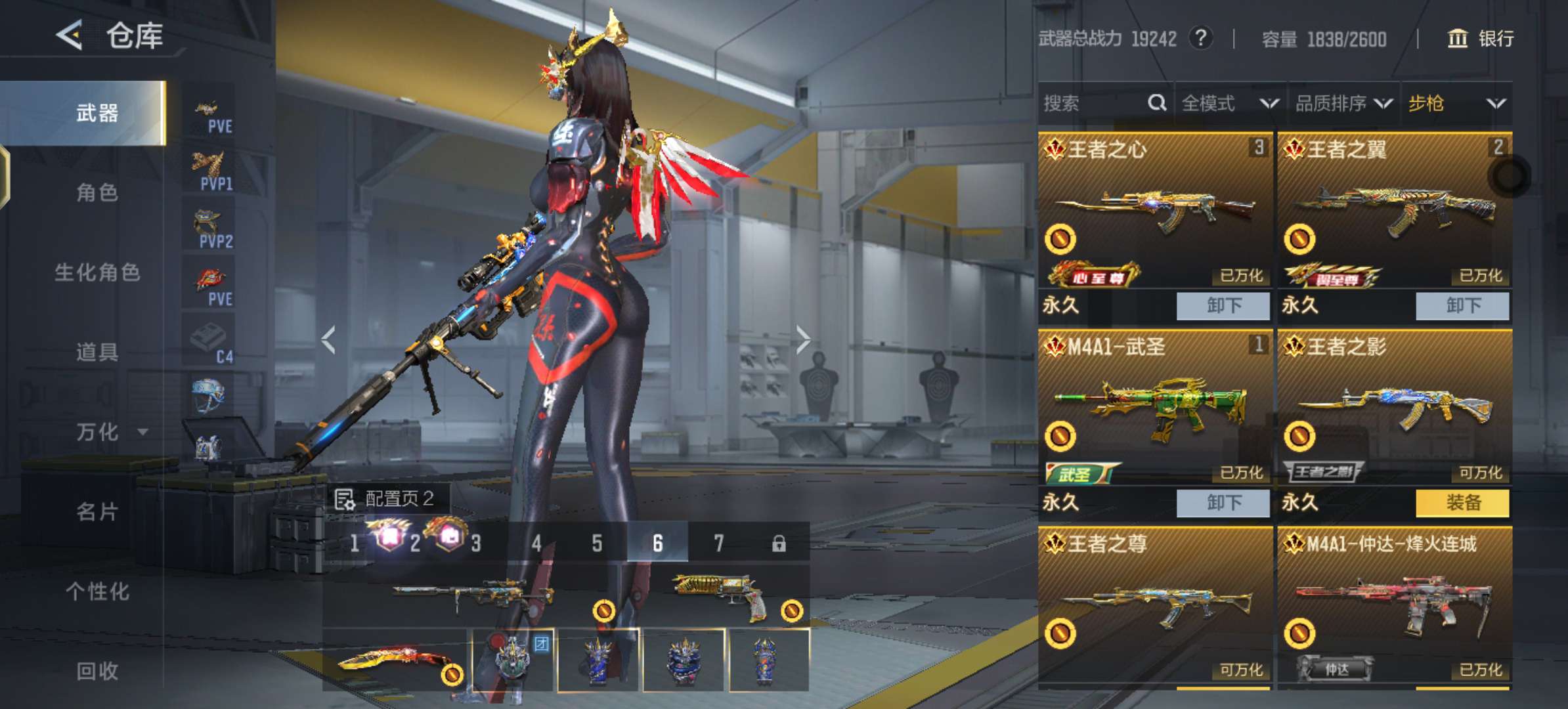1568x709 pixels.
Task: Switch to loadout slot 4
Action: click(x=536, y=543)
